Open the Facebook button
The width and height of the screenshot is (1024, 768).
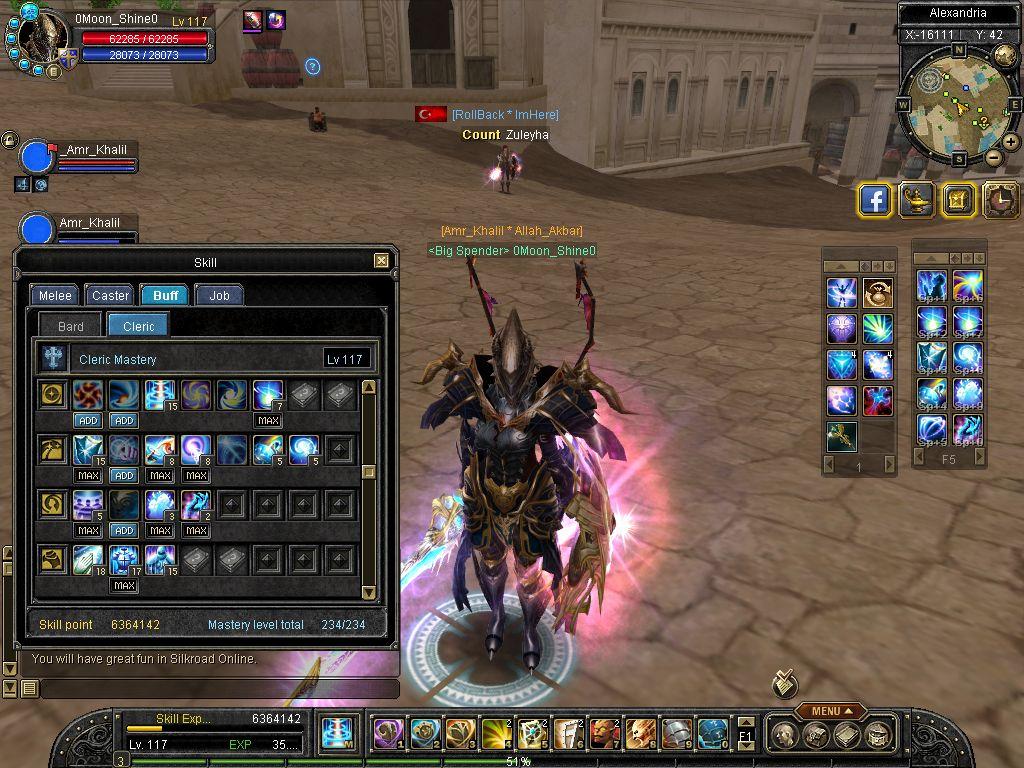(875, 200)
